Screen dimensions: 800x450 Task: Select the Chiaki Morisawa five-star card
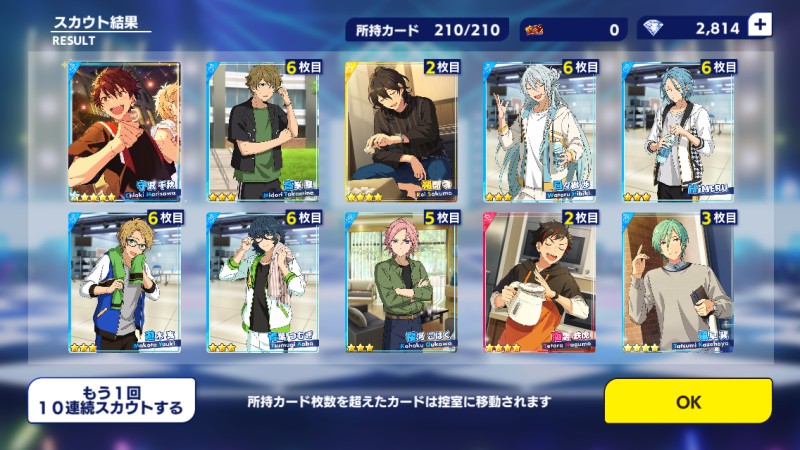tap(124, 131)
